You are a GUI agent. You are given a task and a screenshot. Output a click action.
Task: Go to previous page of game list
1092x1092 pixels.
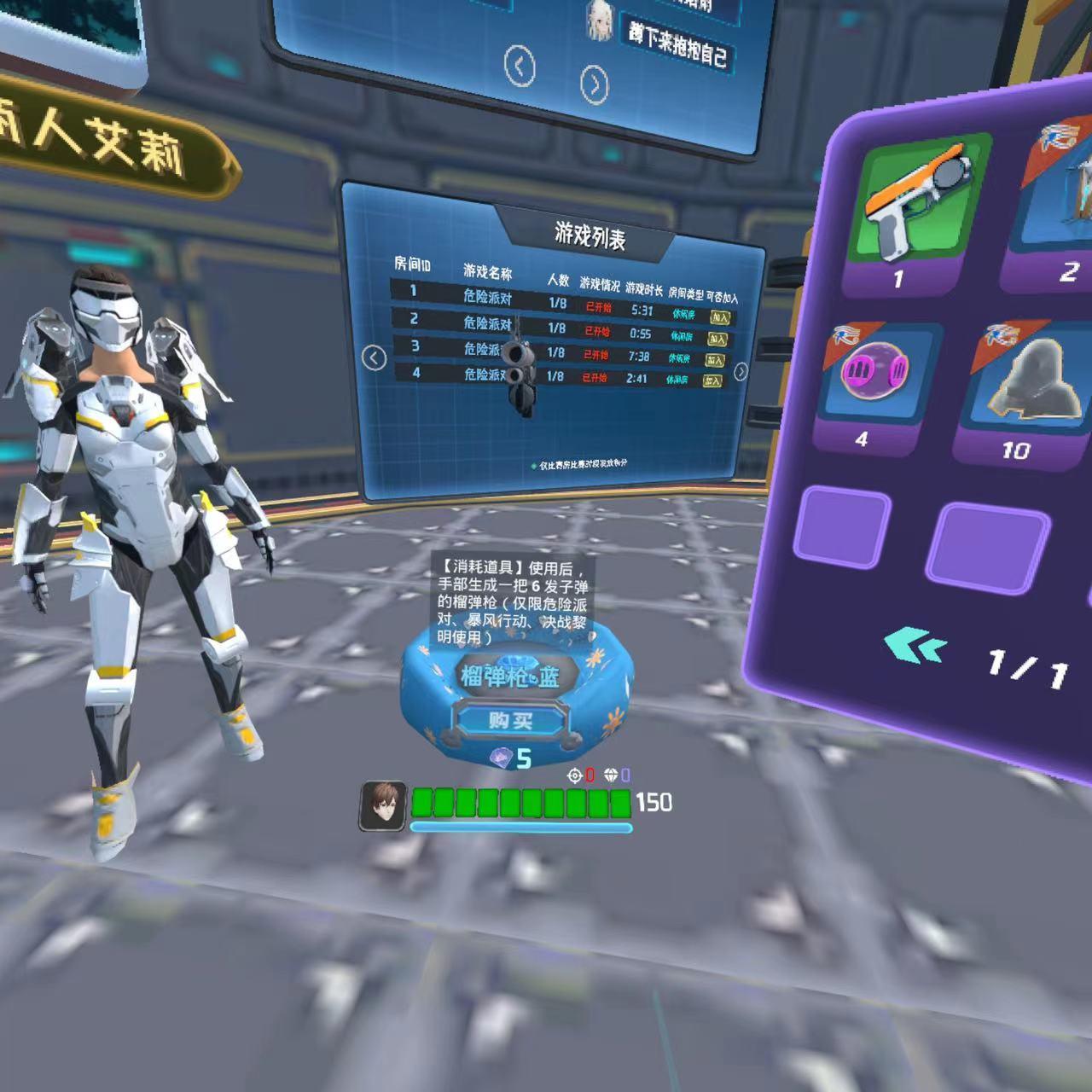pyautogui.click(x=374, y=358)
